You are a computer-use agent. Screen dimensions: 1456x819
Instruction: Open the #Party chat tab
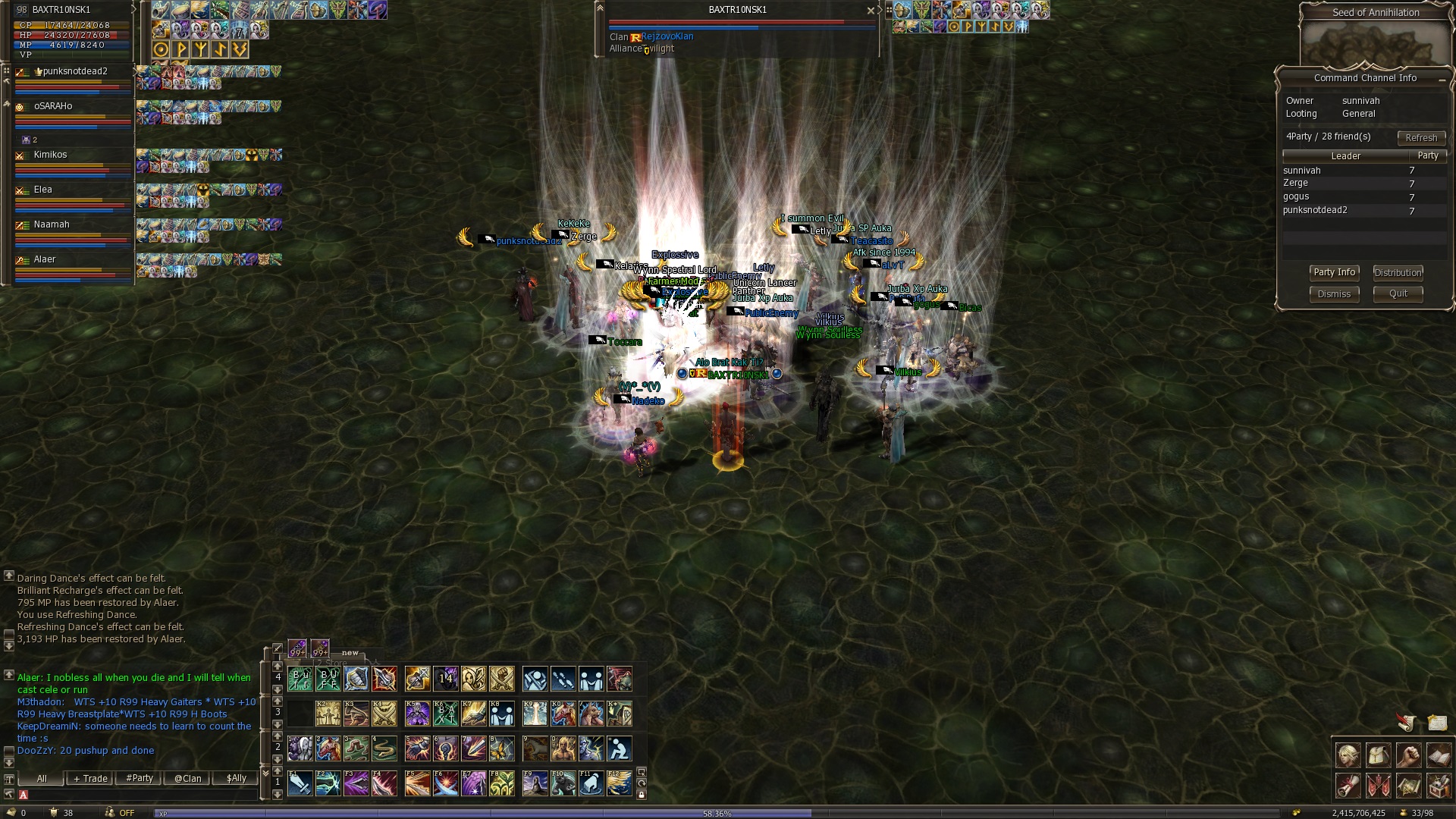coord(140,779)
